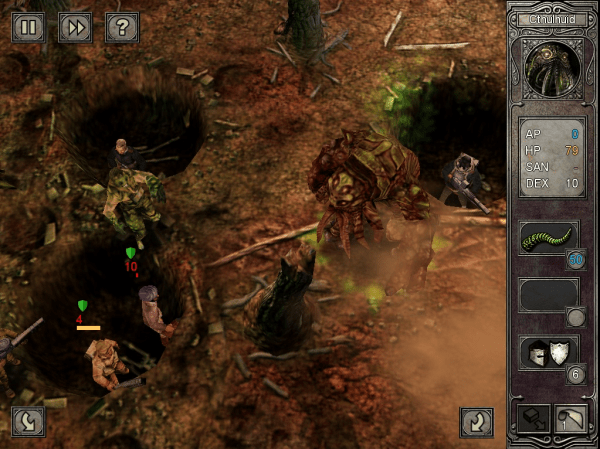Screen dimensions: 600x449
Task: Activate the fast-forward button
Action: [x=74, y=27]
